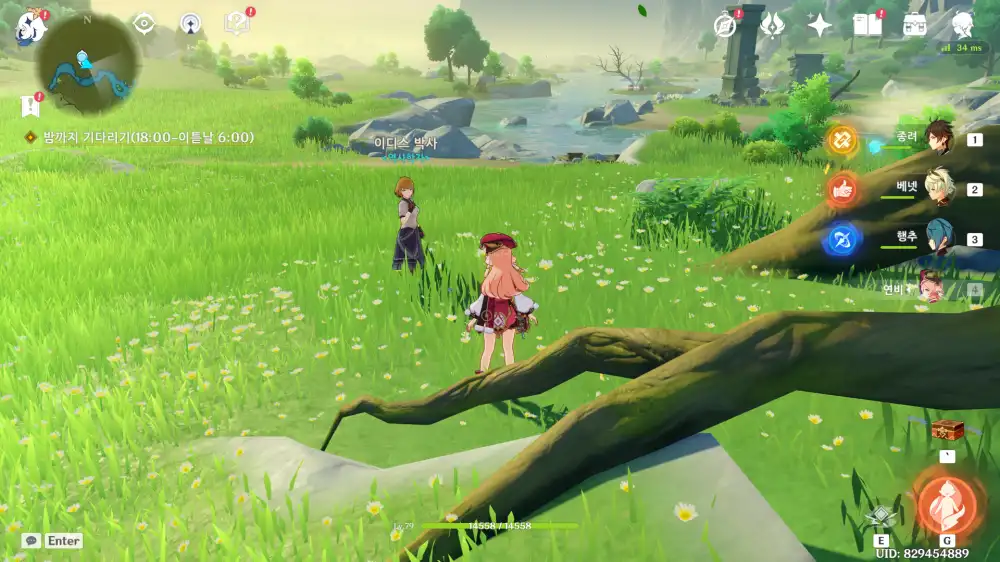Open the quest log bookmark icon
The width and height of the screenshot is (1000, 562).
pos(29,105)
